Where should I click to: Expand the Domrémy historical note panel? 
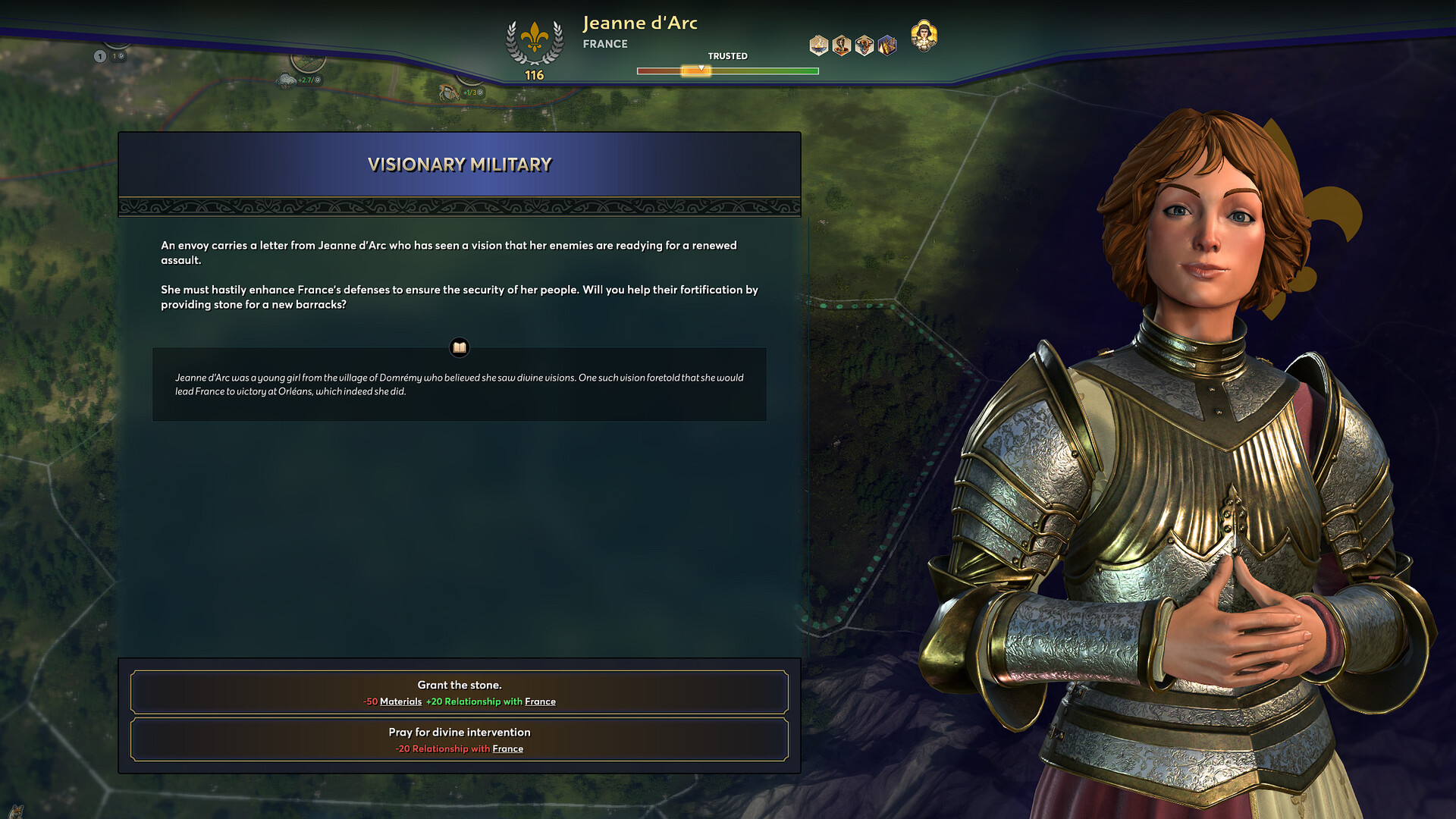[x=460, y=384]
